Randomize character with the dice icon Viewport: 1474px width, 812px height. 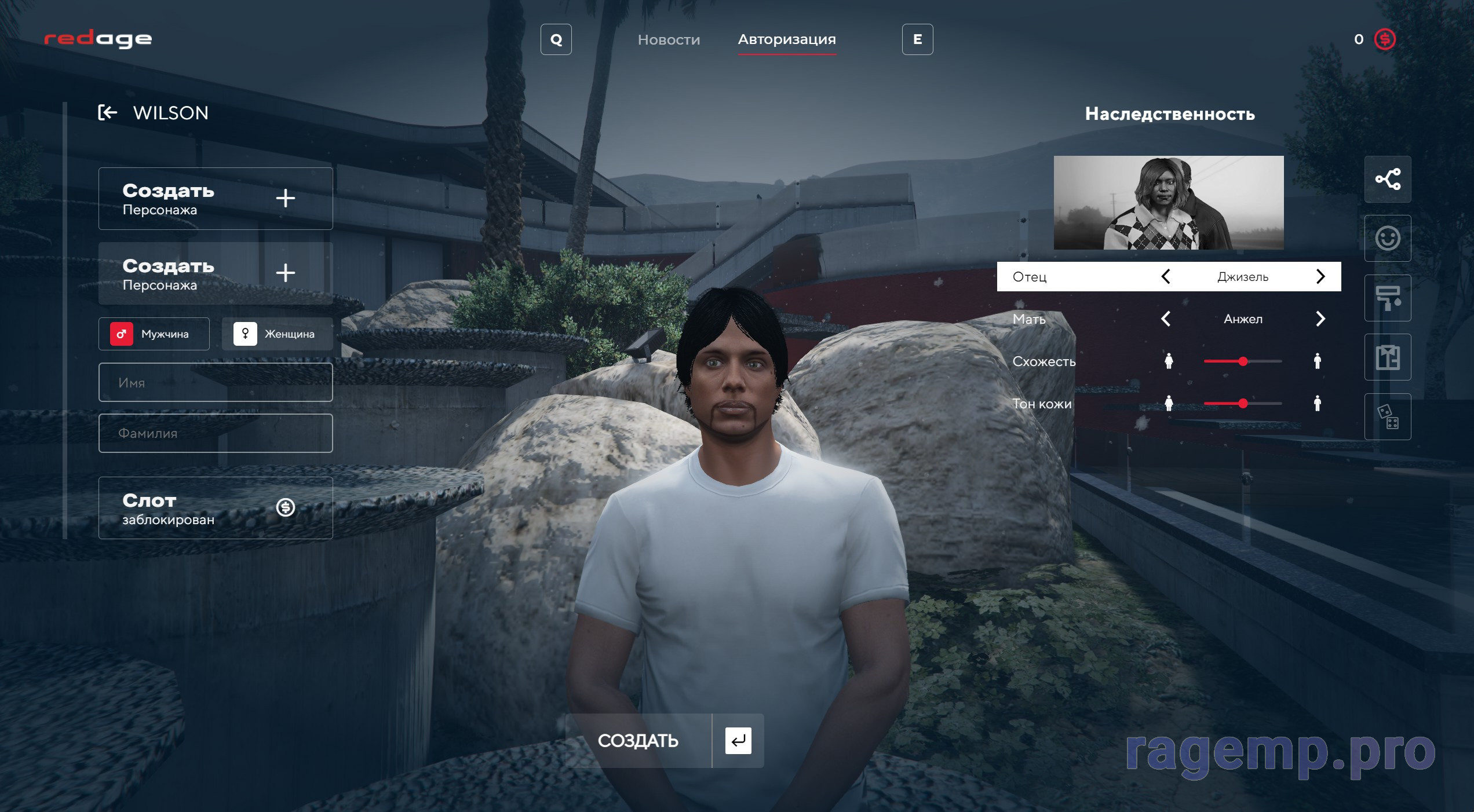(x=1388, y=416)
